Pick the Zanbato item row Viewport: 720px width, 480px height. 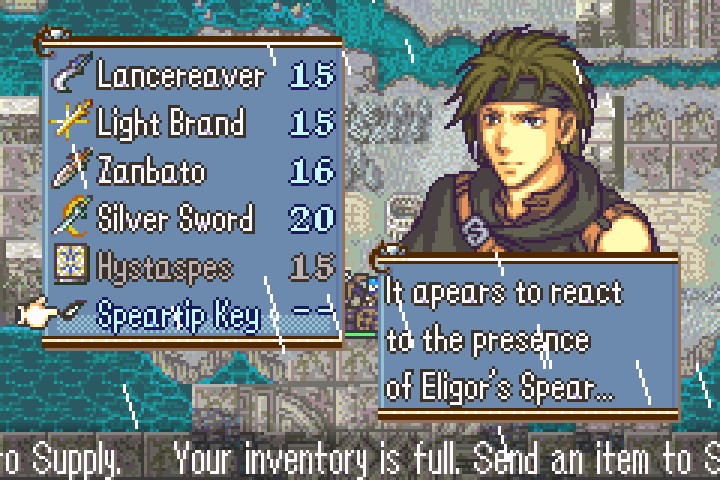150,171
